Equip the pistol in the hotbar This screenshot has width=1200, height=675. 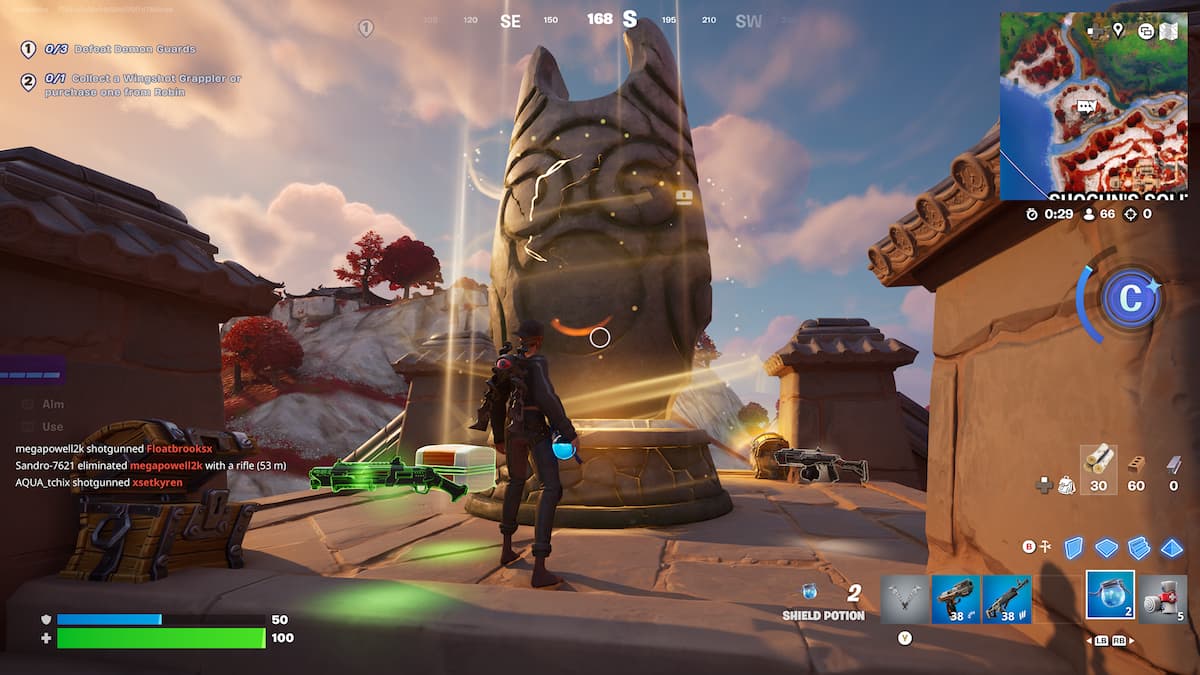pyautogui.click(x=955, y=598)
